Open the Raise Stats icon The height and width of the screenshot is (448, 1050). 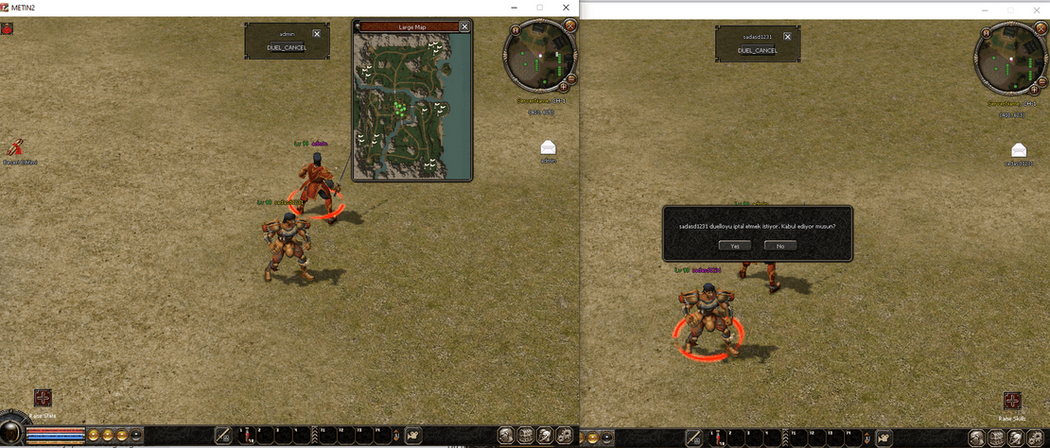pyautogui.click(x=42, y=399)
